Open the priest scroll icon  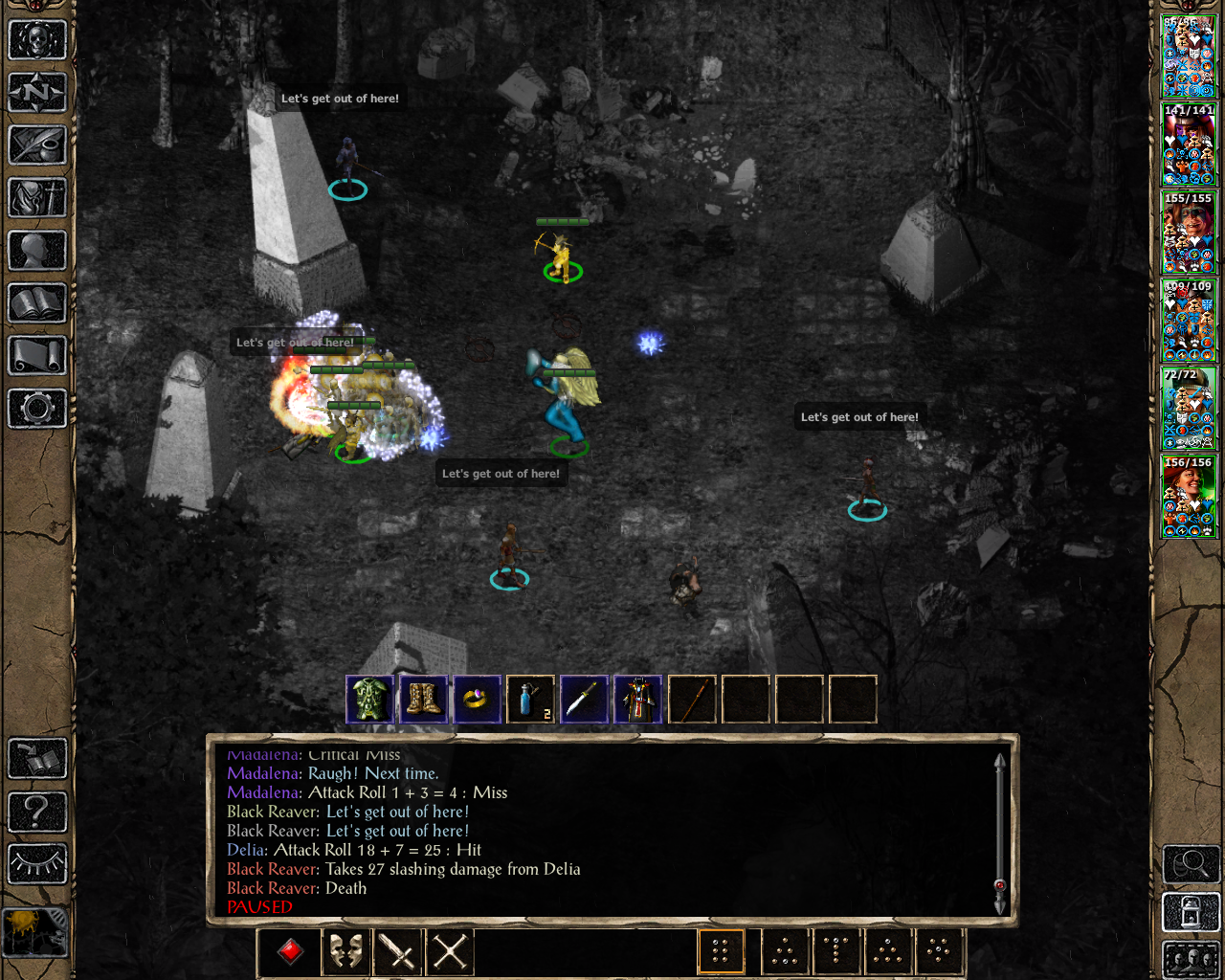point(37,356)
